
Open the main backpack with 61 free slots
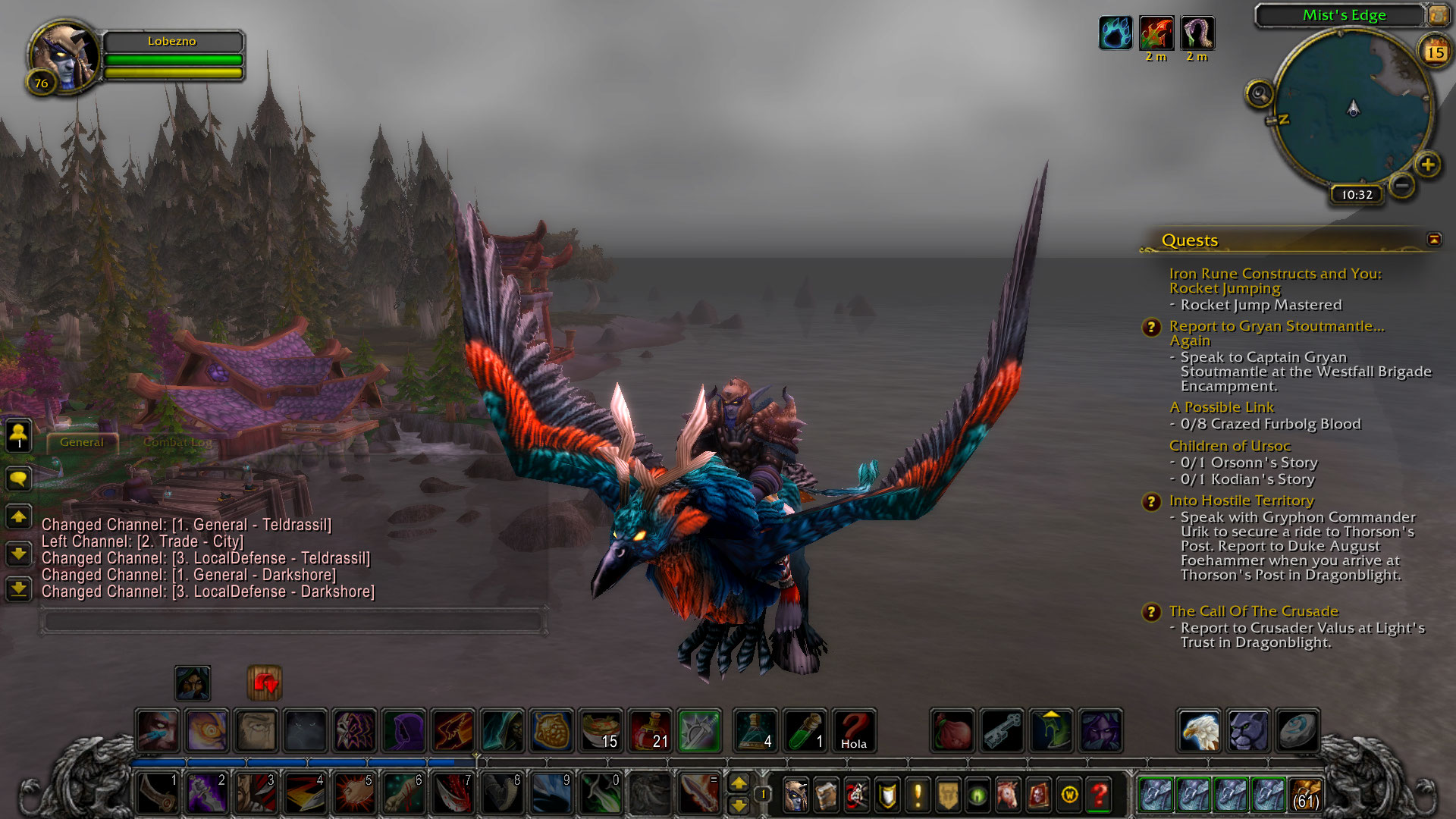point(1305,795)
